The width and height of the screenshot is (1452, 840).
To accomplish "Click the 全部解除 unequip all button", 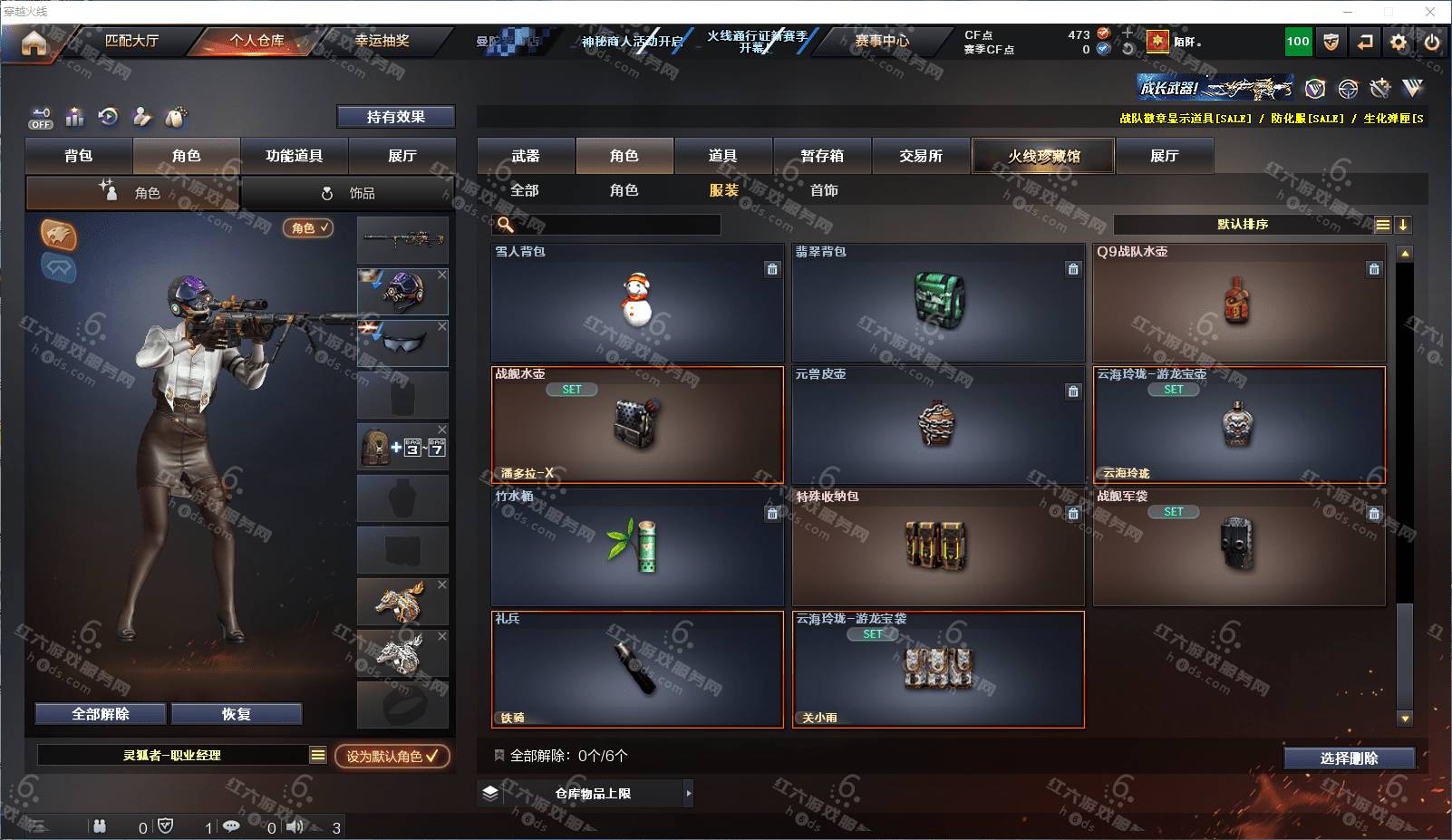I will 101,714.
